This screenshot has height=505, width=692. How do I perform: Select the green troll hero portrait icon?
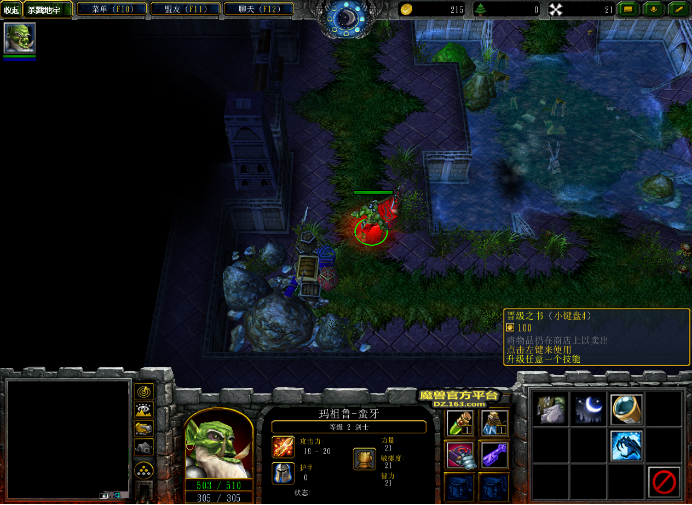(19, 39)
